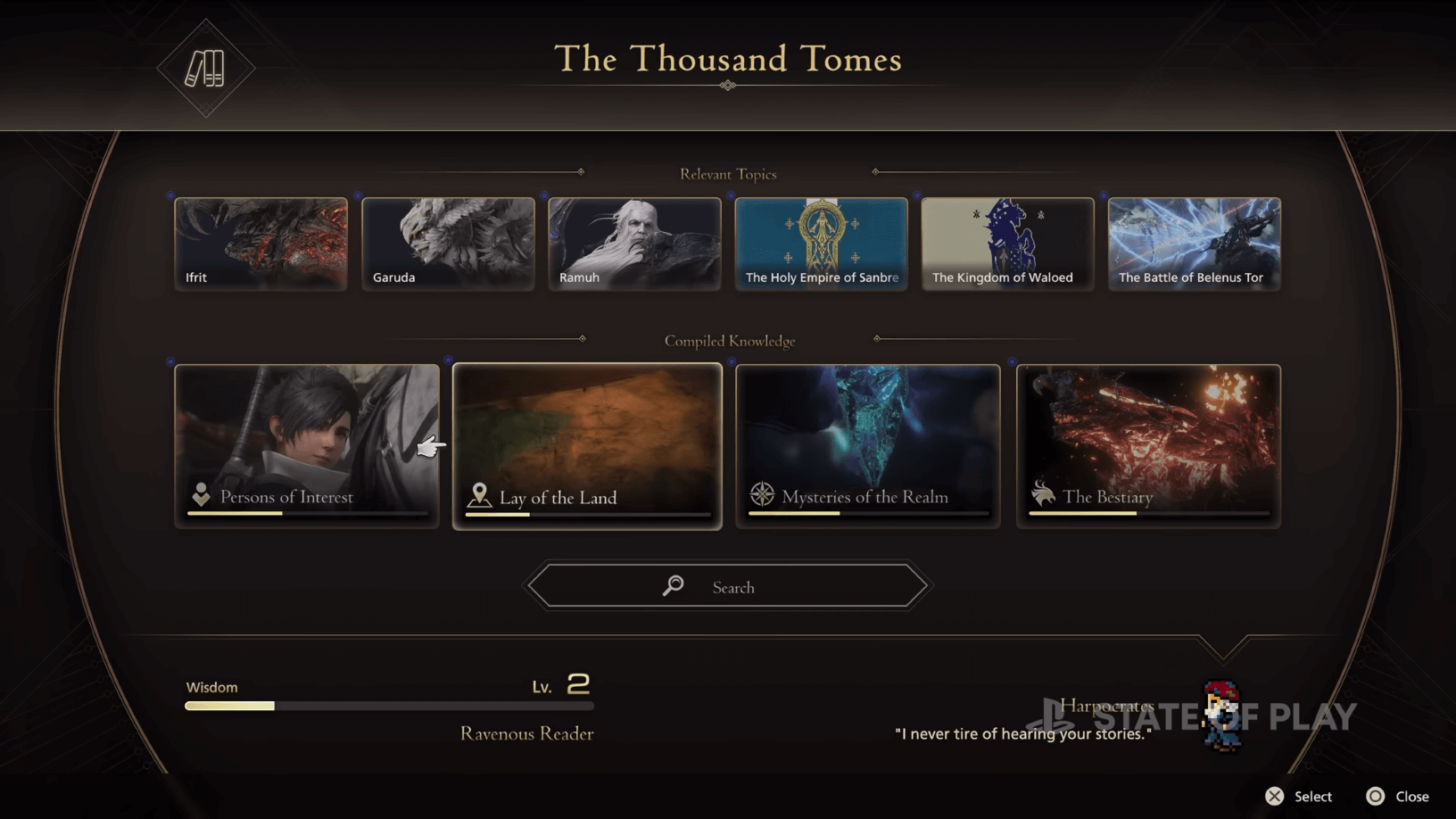This screenshot has width=1456, height=819.
Task: Open the Garuda topic card
Action: (448, 243)
